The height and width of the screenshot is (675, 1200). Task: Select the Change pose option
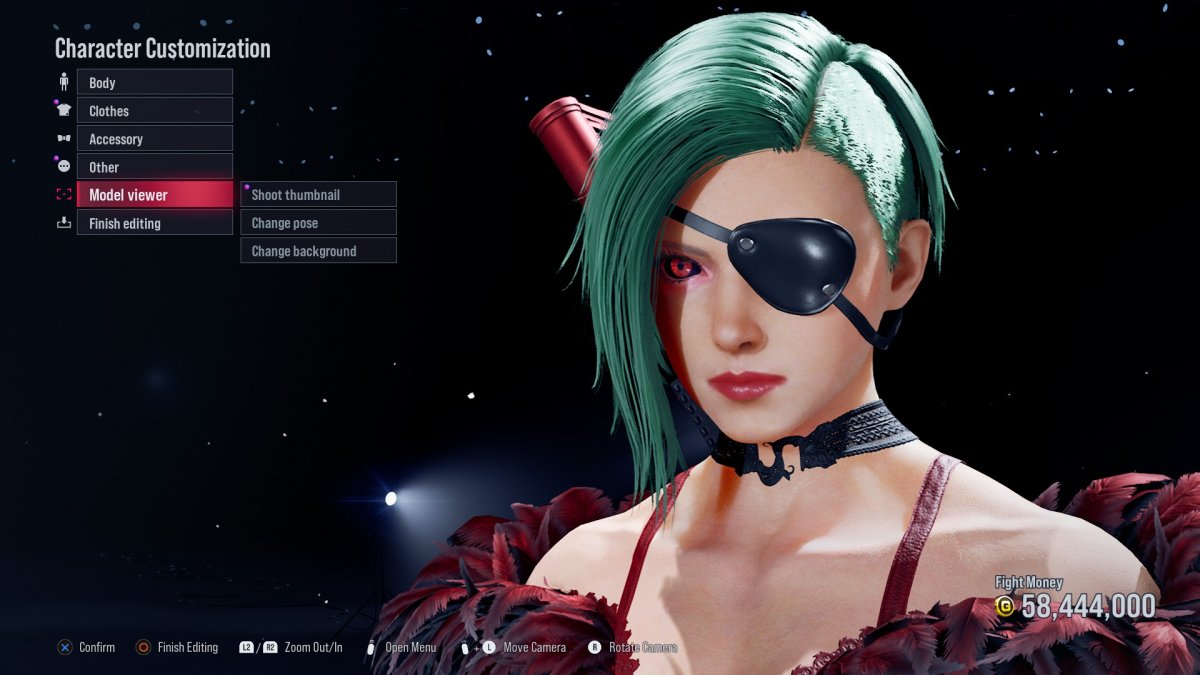[318, 223]
